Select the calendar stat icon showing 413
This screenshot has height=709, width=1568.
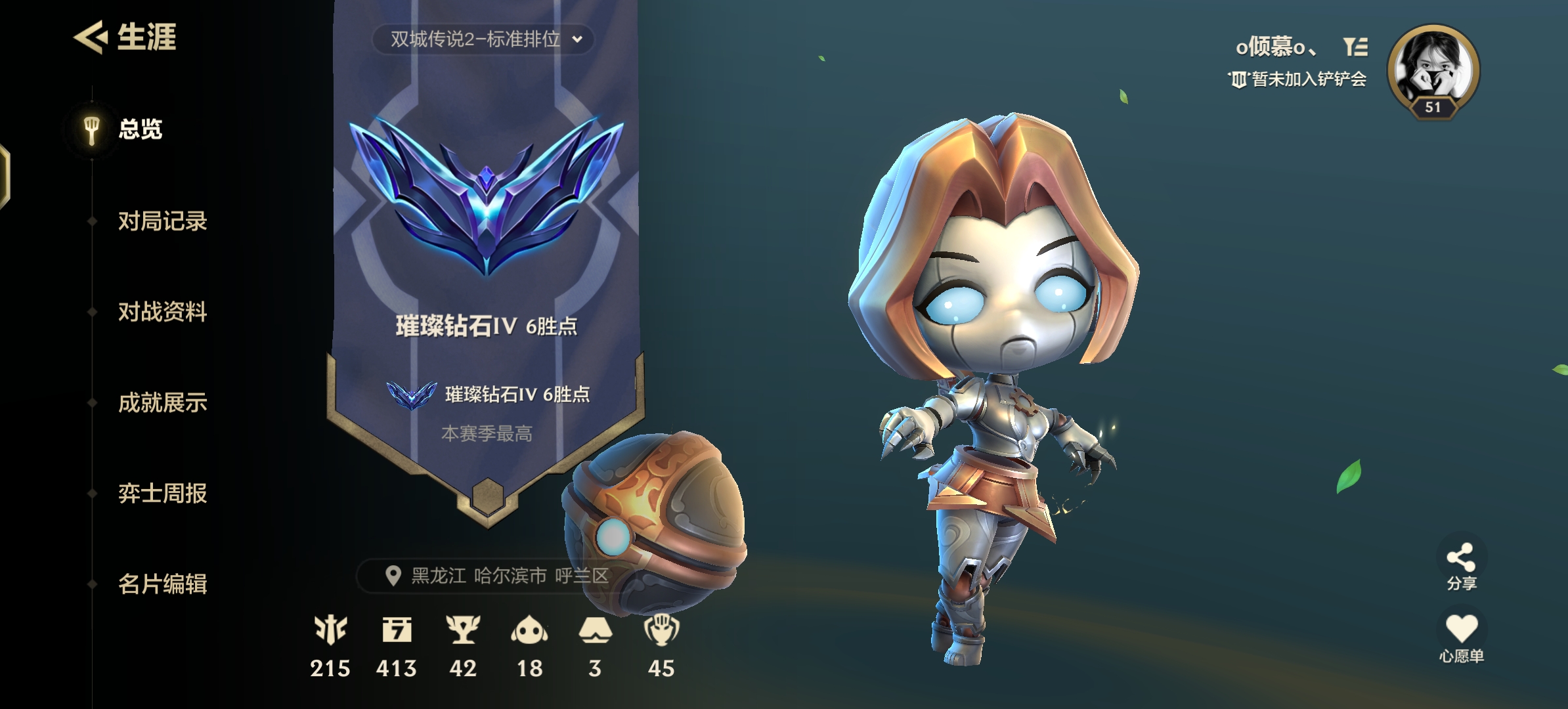click(x=397, y=630)
